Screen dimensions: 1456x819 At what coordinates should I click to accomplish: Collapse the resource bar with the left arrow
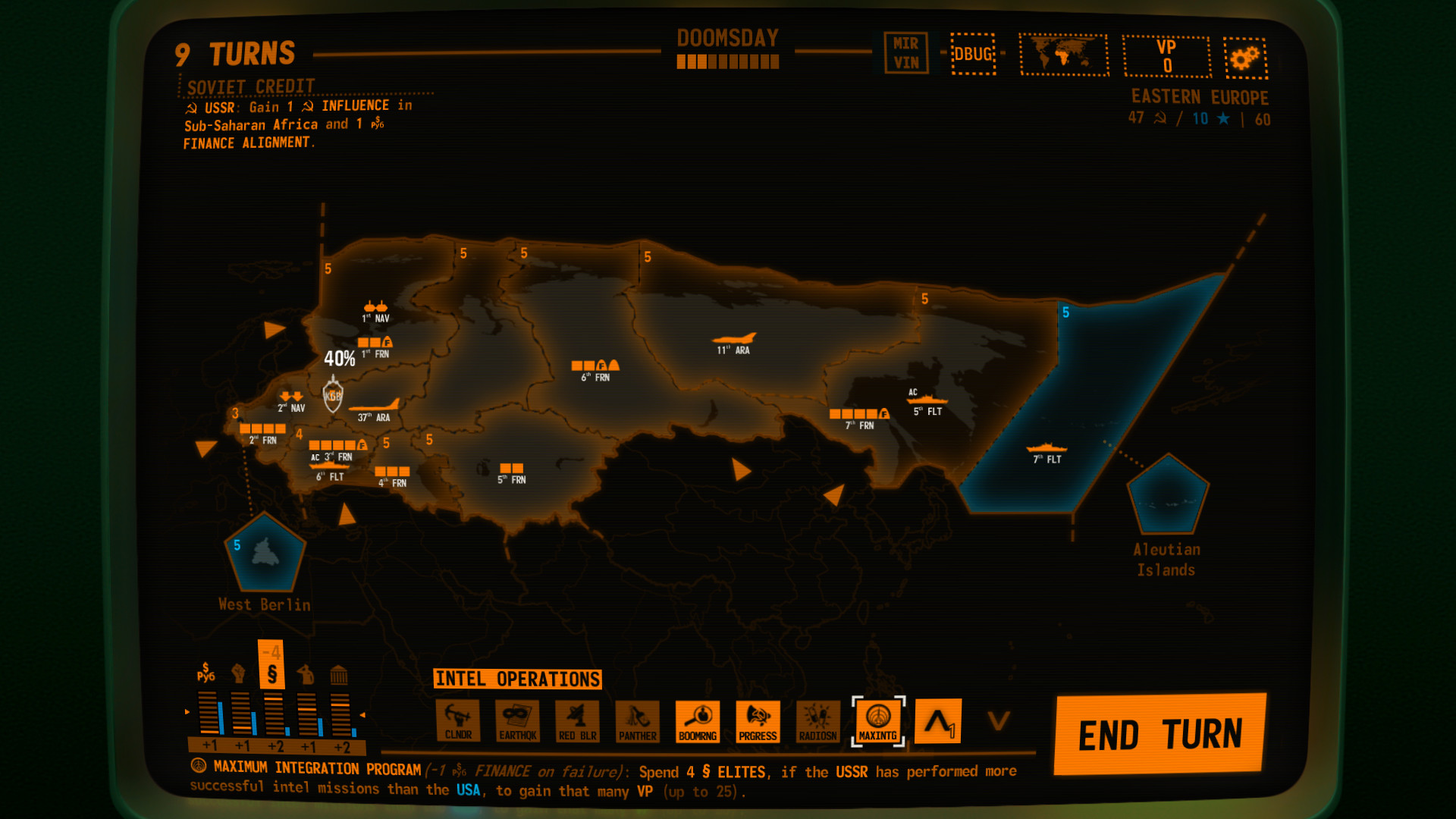(186, 713)
